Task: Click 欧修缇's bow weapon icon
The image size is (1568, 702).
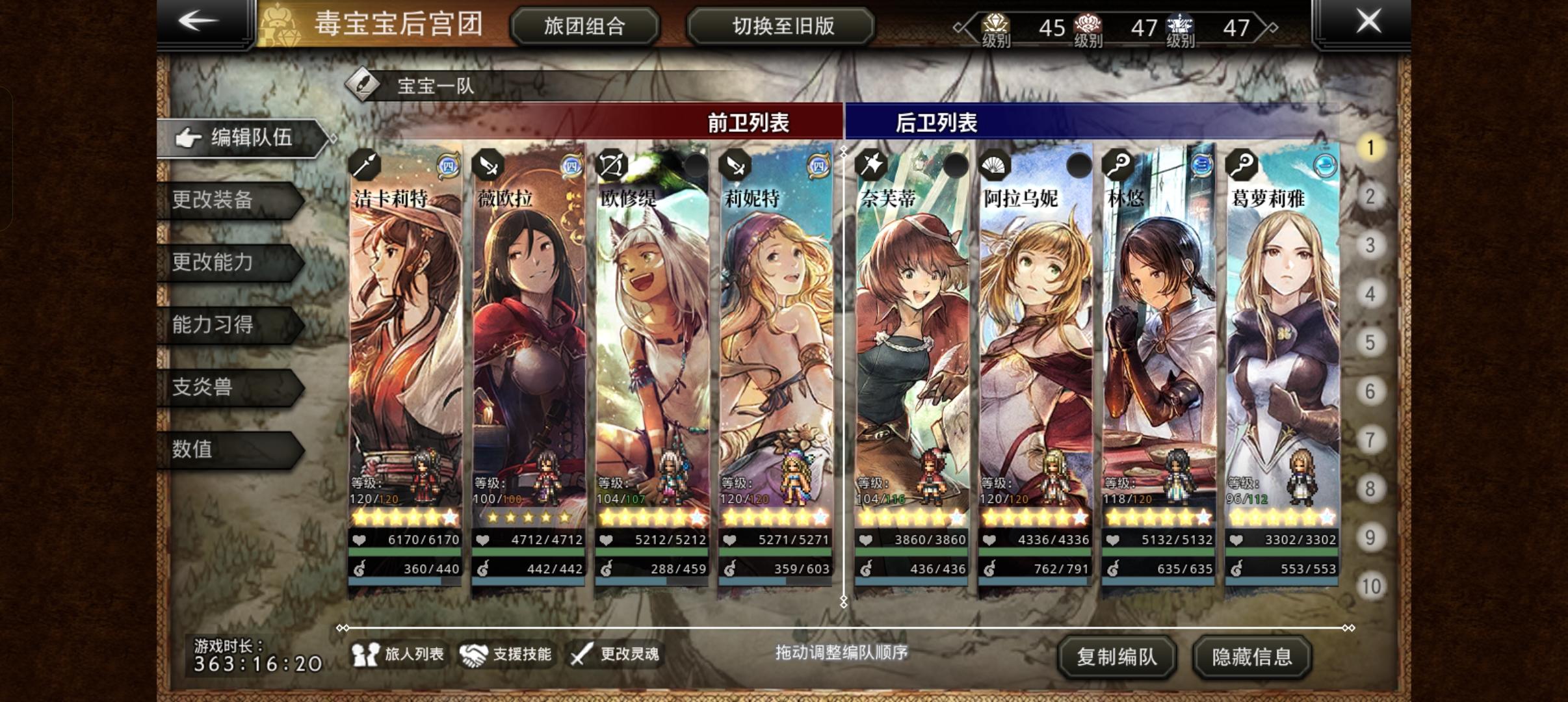Action: (x=612, y=164)
